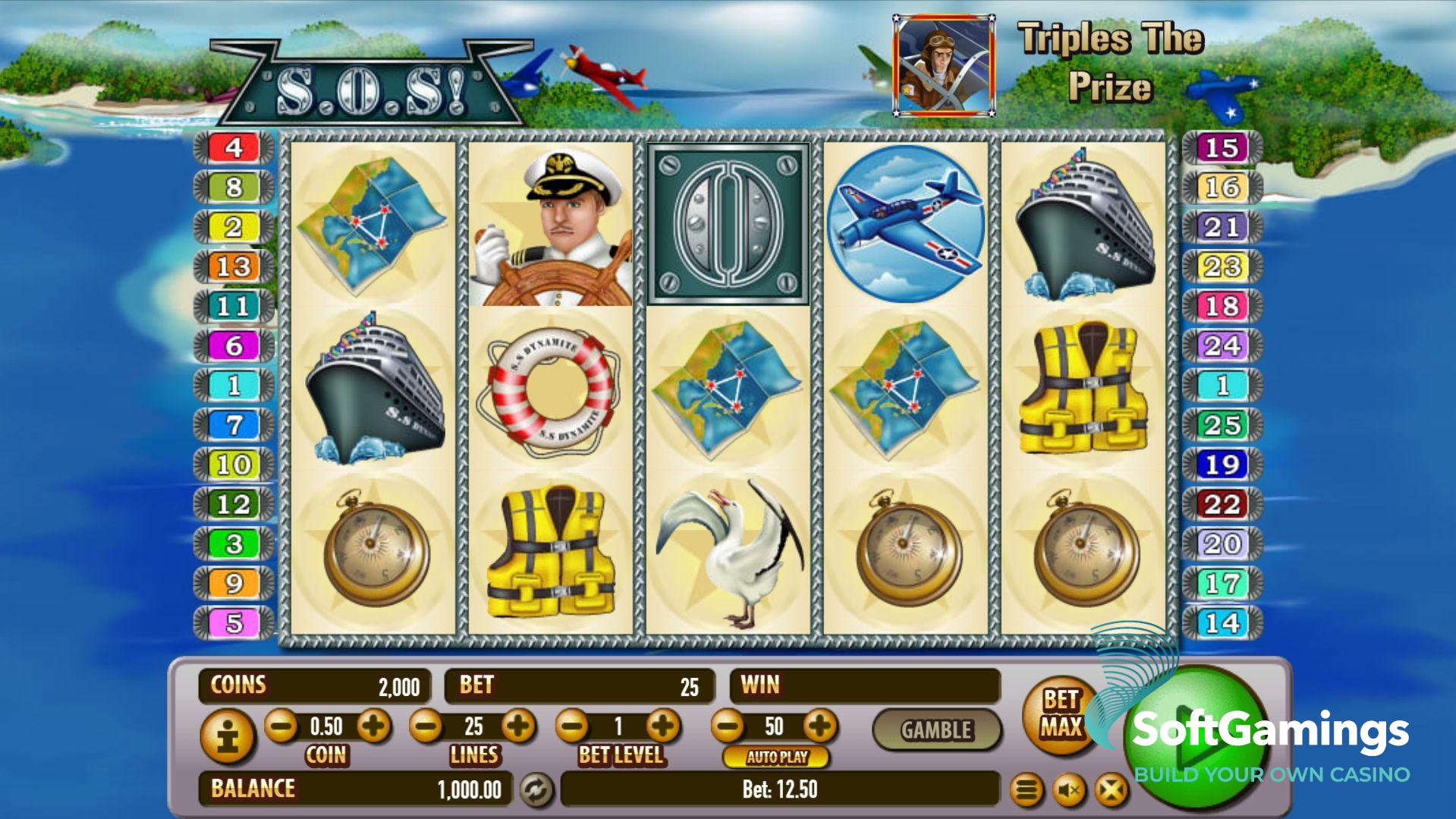Open the hamburger menu
Screen dimensions: 1456x819
coord(1027,791)
